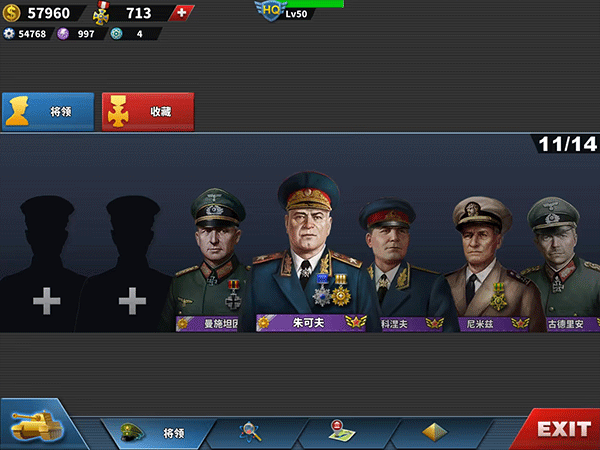Open the magnifying glass research tab

[x=251, y=432]
